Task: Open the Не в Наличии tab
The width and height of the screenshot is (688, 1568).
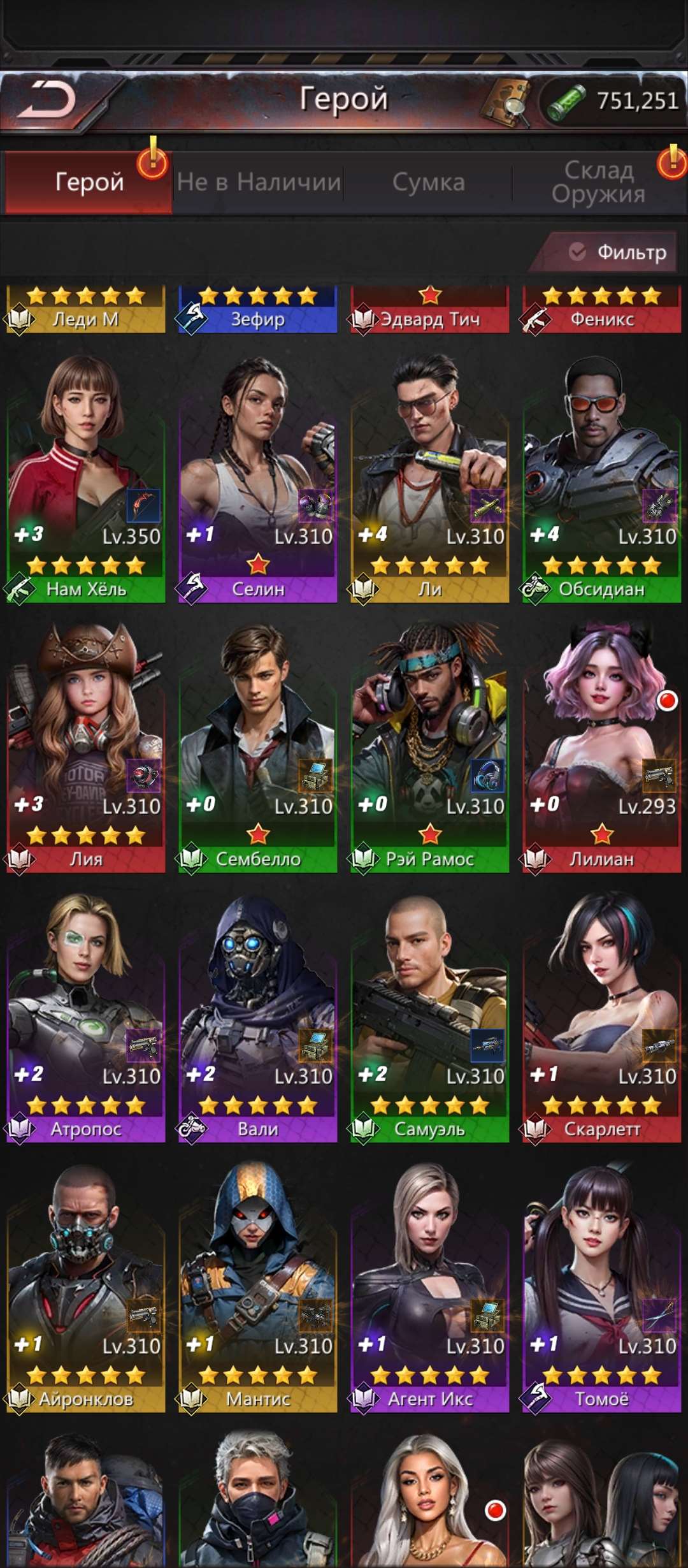Action: pos(259,182)
